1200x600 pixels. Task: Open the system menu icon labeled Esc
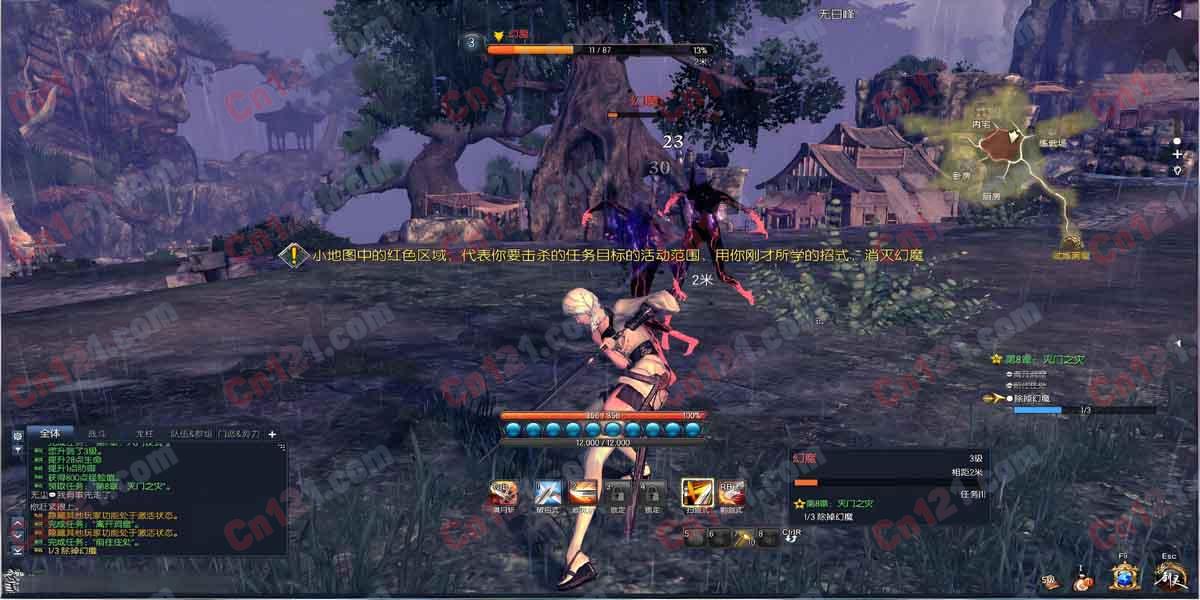pos(1169,576)
